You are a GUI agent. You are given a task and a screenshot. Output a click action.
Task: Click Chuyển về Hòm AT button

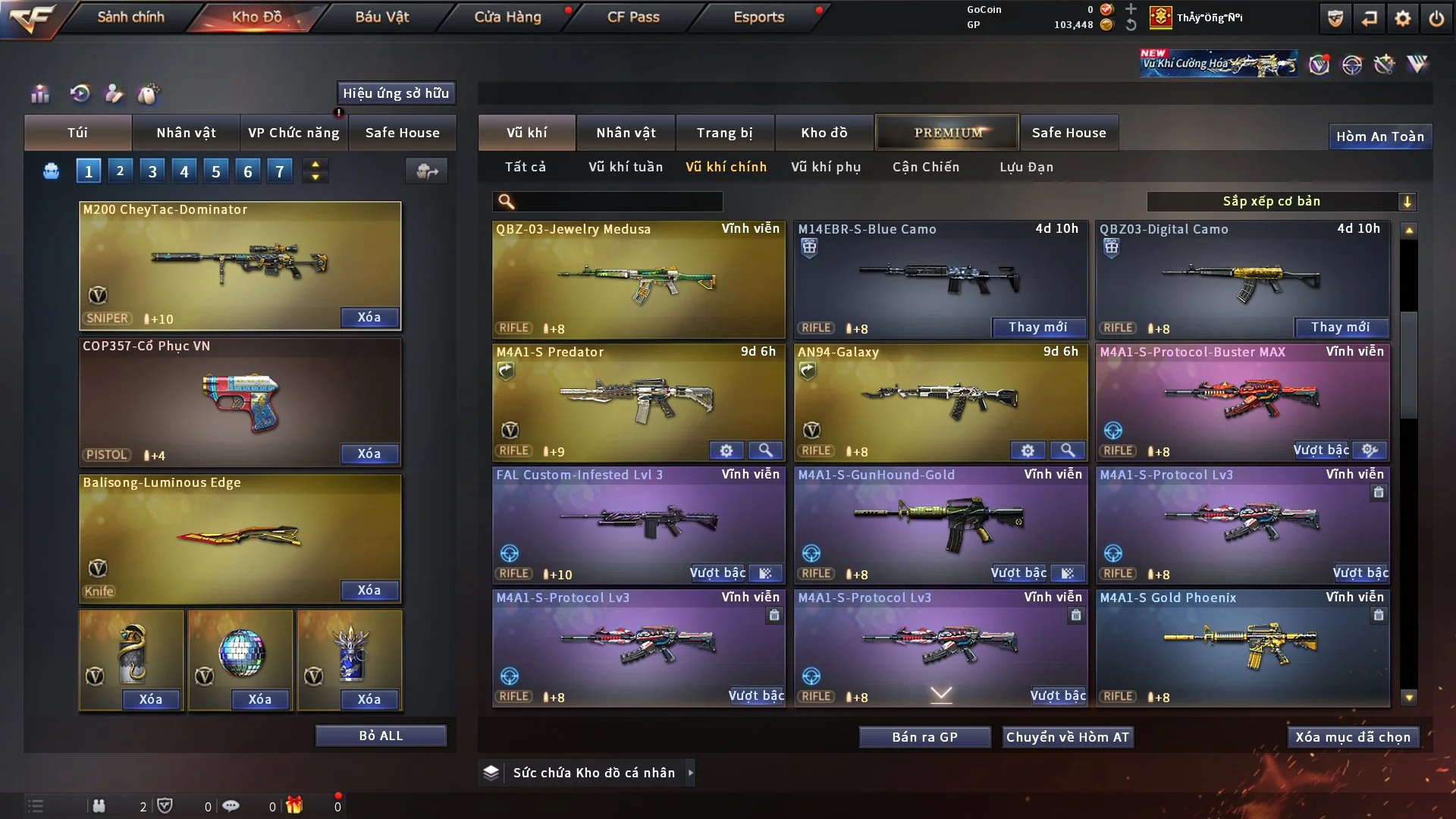coord(1067,737)
